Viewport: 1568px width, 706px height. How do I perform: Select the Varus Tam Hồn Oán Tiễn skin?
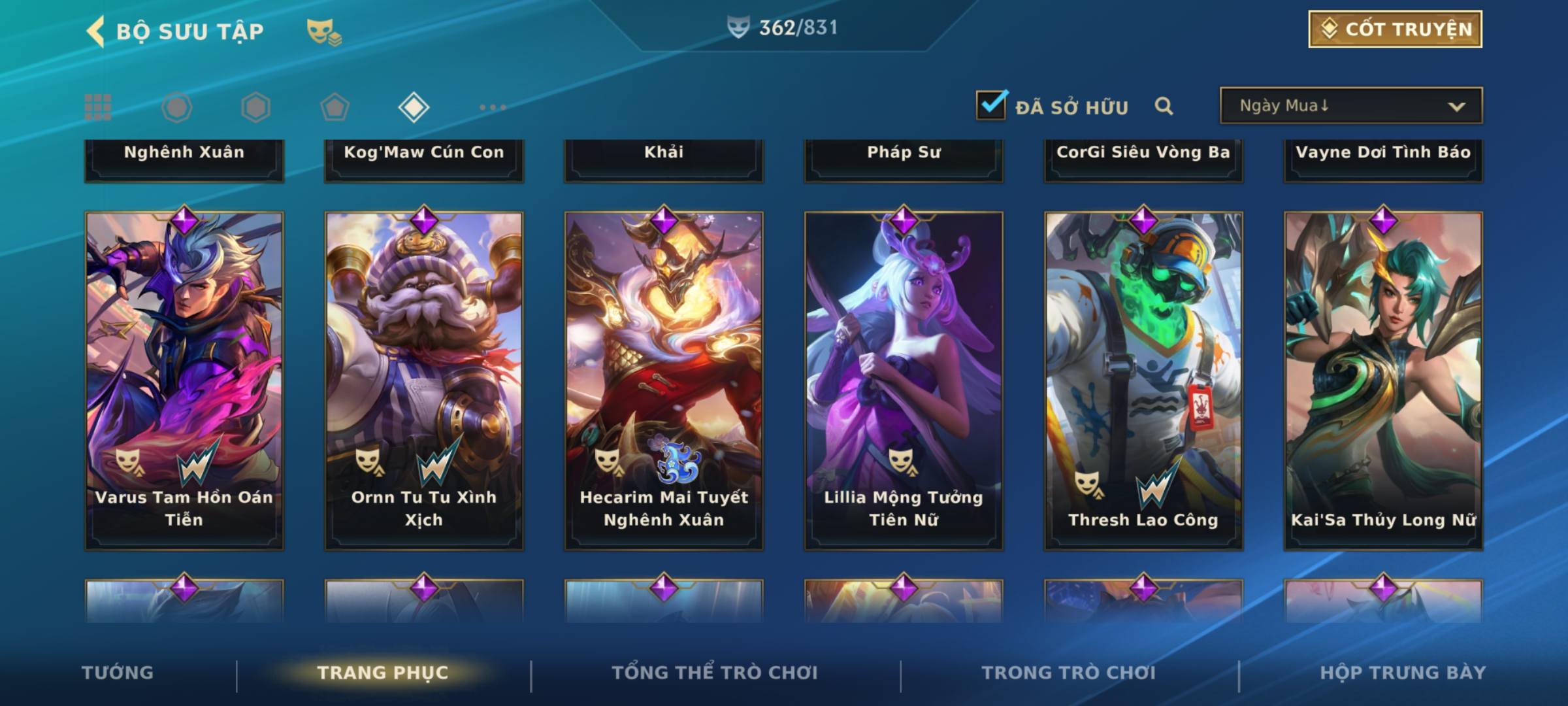click(x=184, y=380)
